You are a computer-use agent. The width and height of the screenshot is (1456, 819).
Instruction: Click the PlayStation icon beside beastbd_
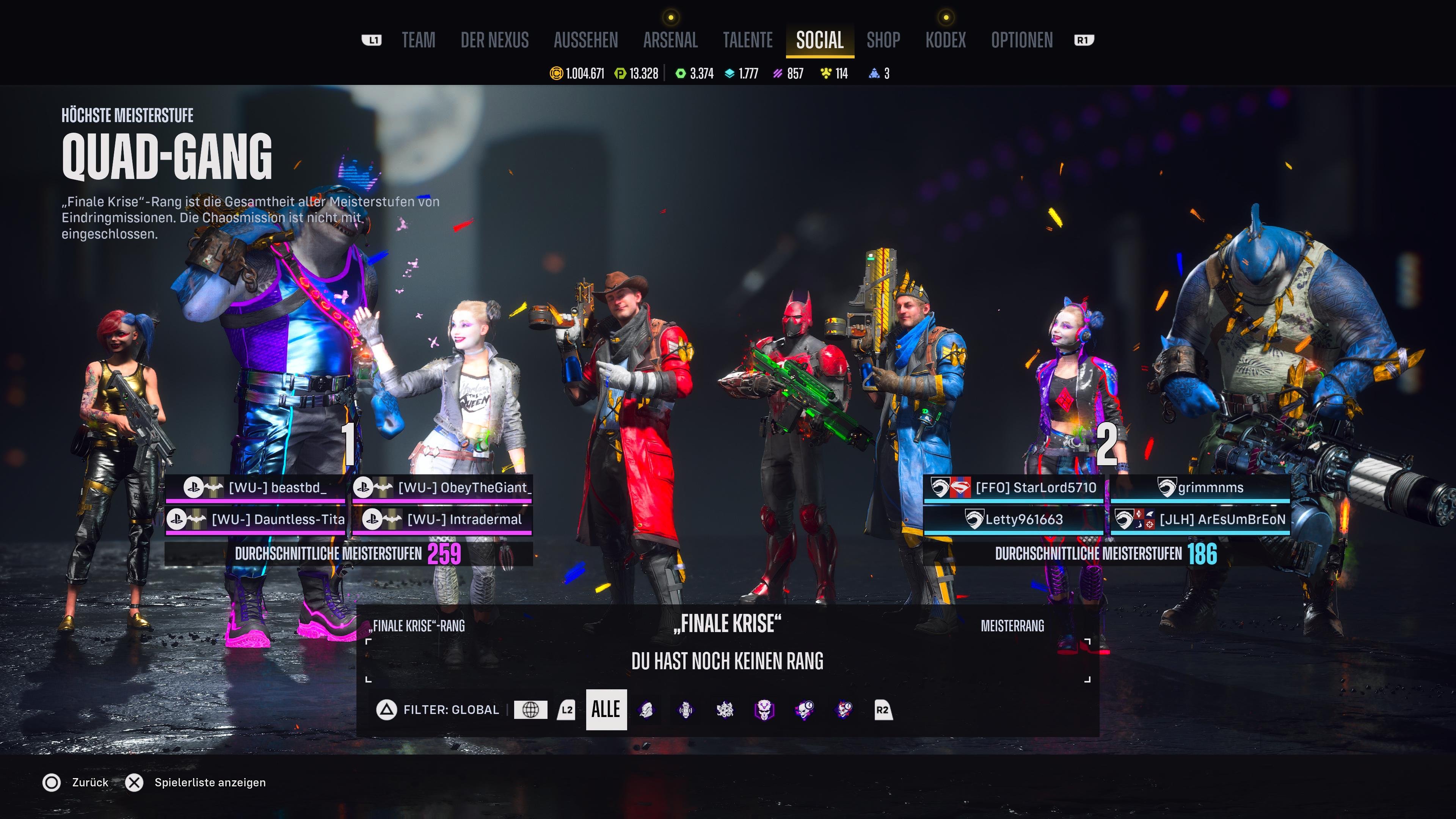coord(195,487)
